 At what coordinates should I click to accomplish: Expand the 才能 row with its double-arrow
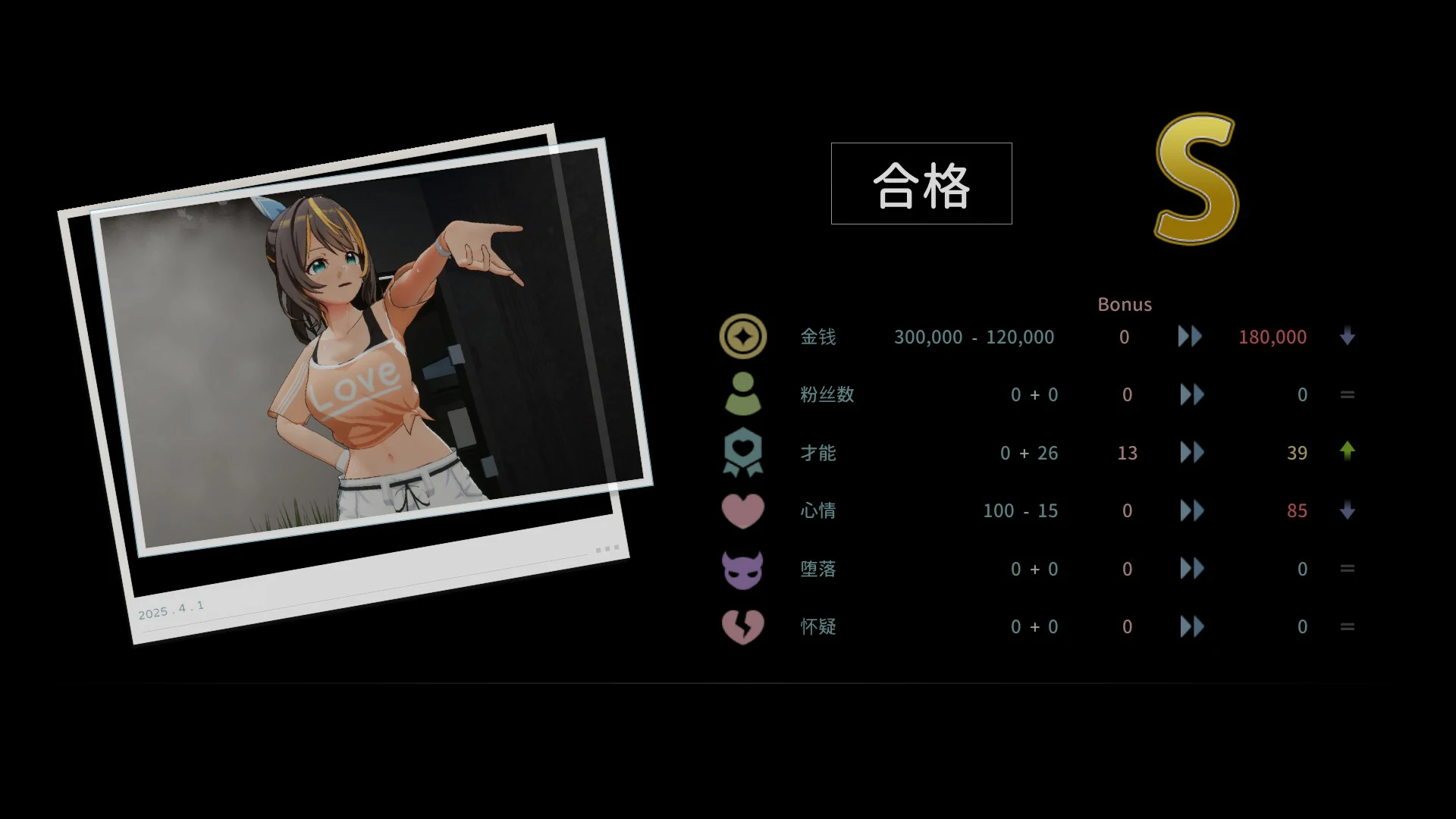click(1191, 453)
